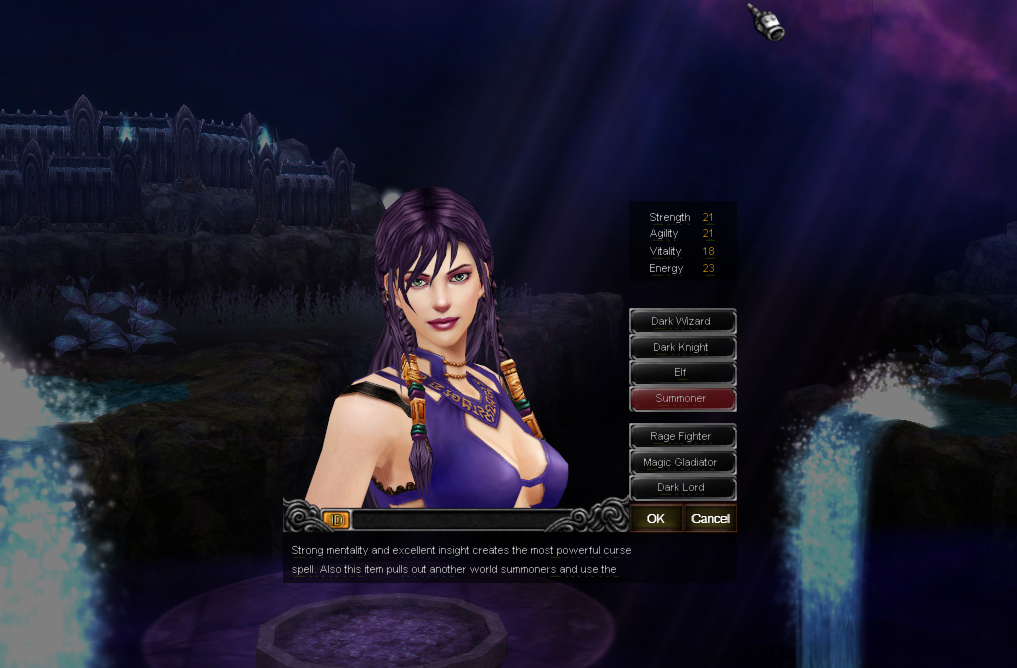The width and height of the screenshot is (1017, 668).
Task: Select the Magic Gladiator class
Action: click(x=682, y=462)
